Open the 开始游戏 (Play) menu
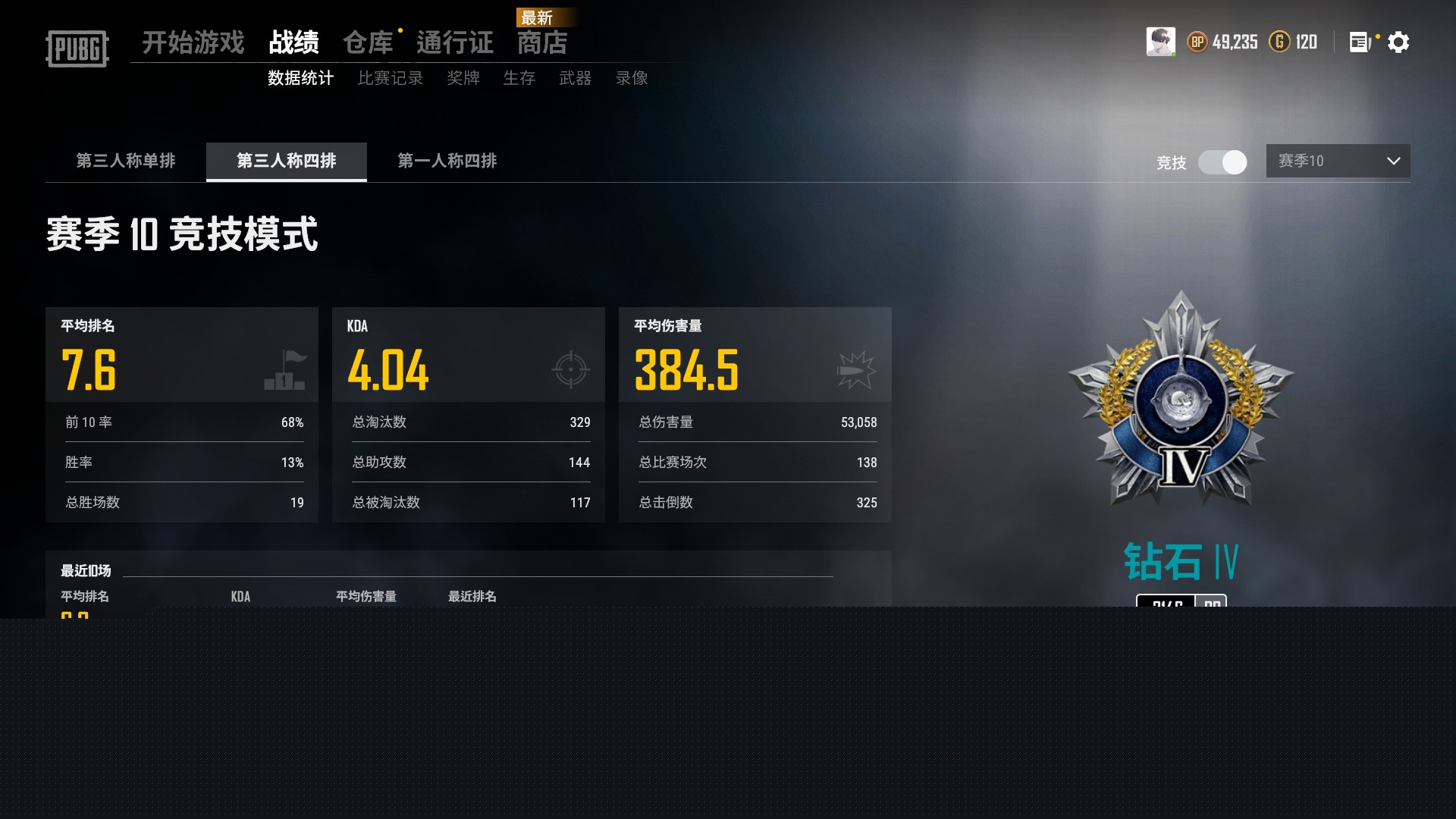The width and height of the screenshot is (1456, 819). [x=193, y=42]
